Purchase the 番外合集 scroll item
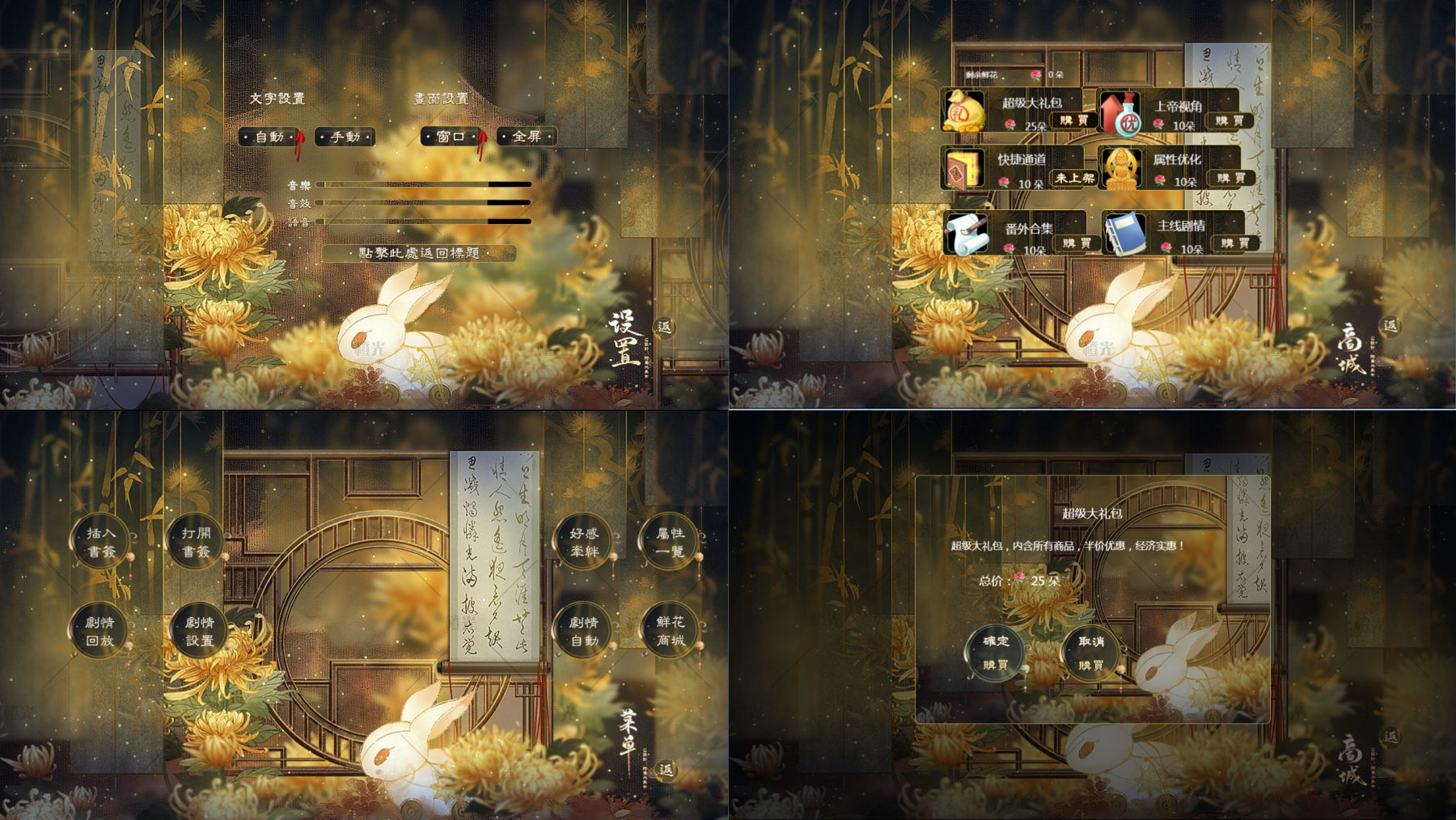Image resolution: width=1456 pixels, height=820 pixels. (1075, 243)
